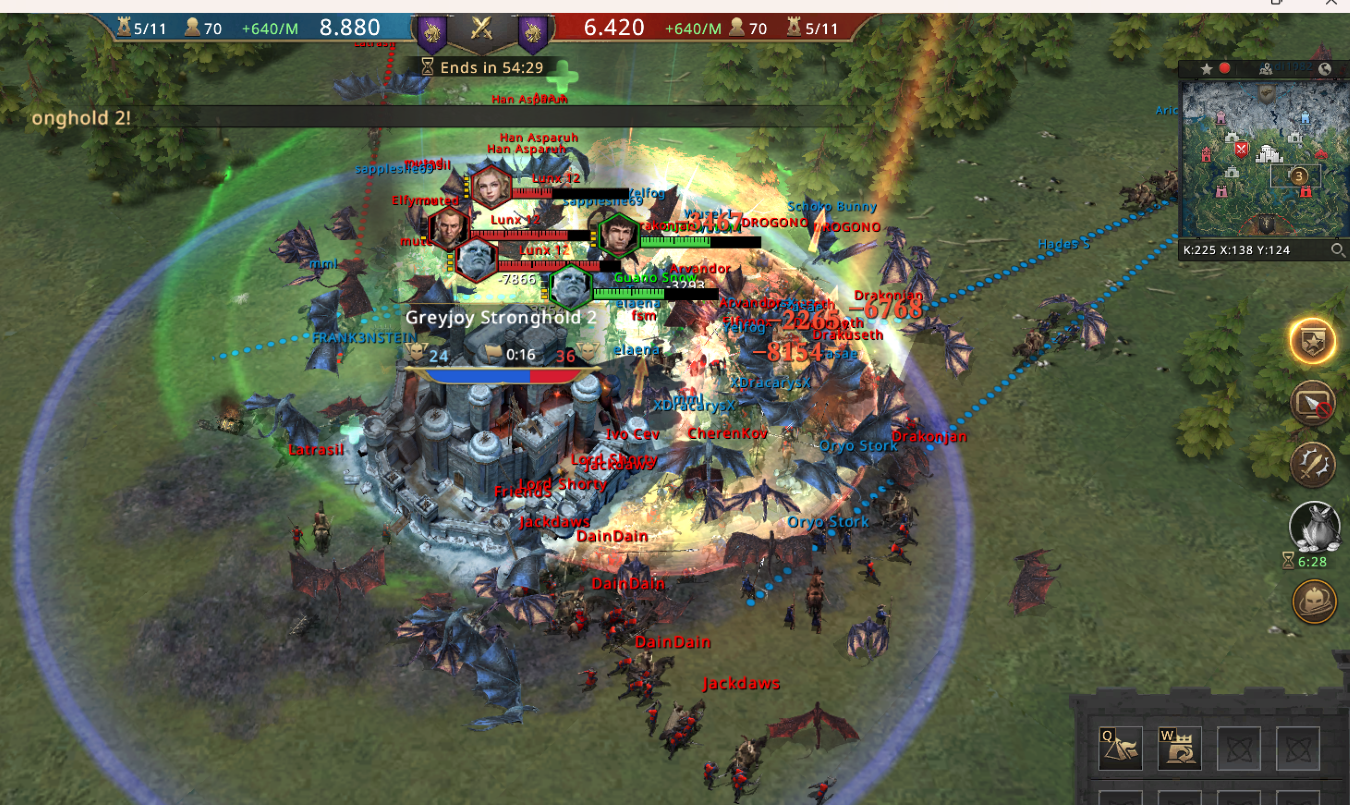The width and height of the screenshot is (1350, 805).
Task: Toggle the red dot marker above minimap
Action: tap(1224, 69)
